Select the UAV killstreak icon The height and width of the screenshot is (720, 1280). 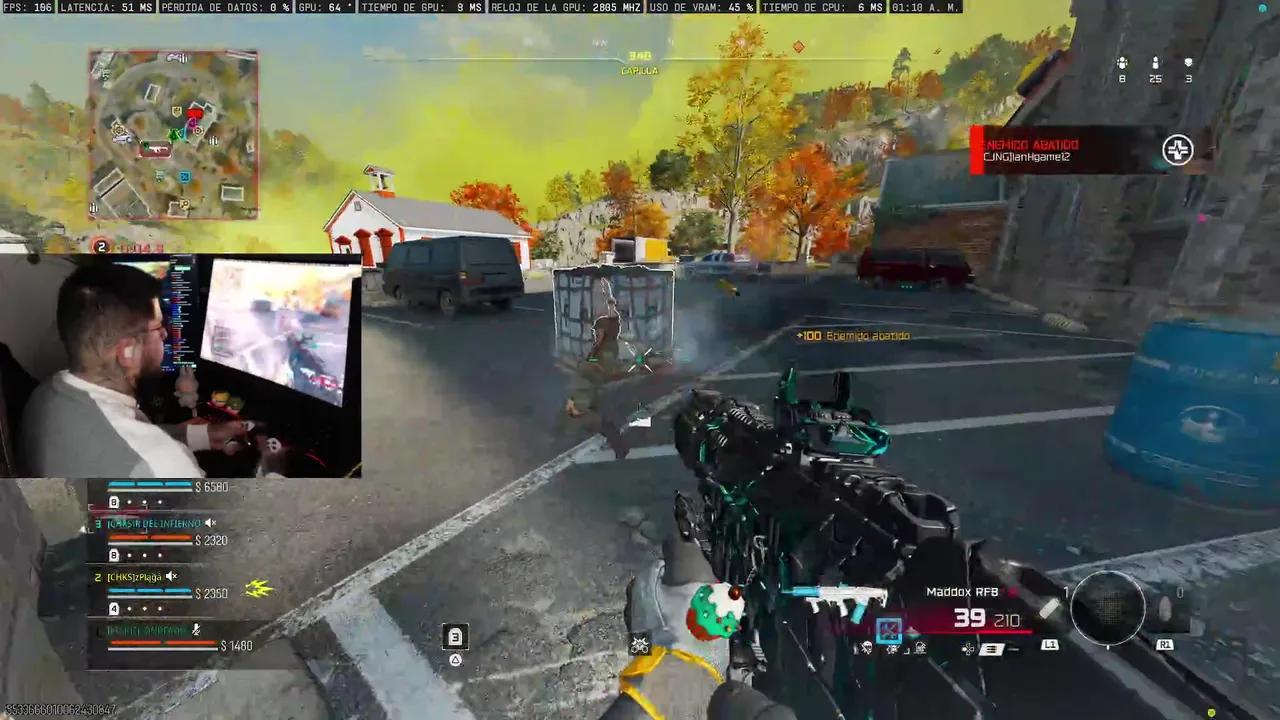tap(892, 648)
